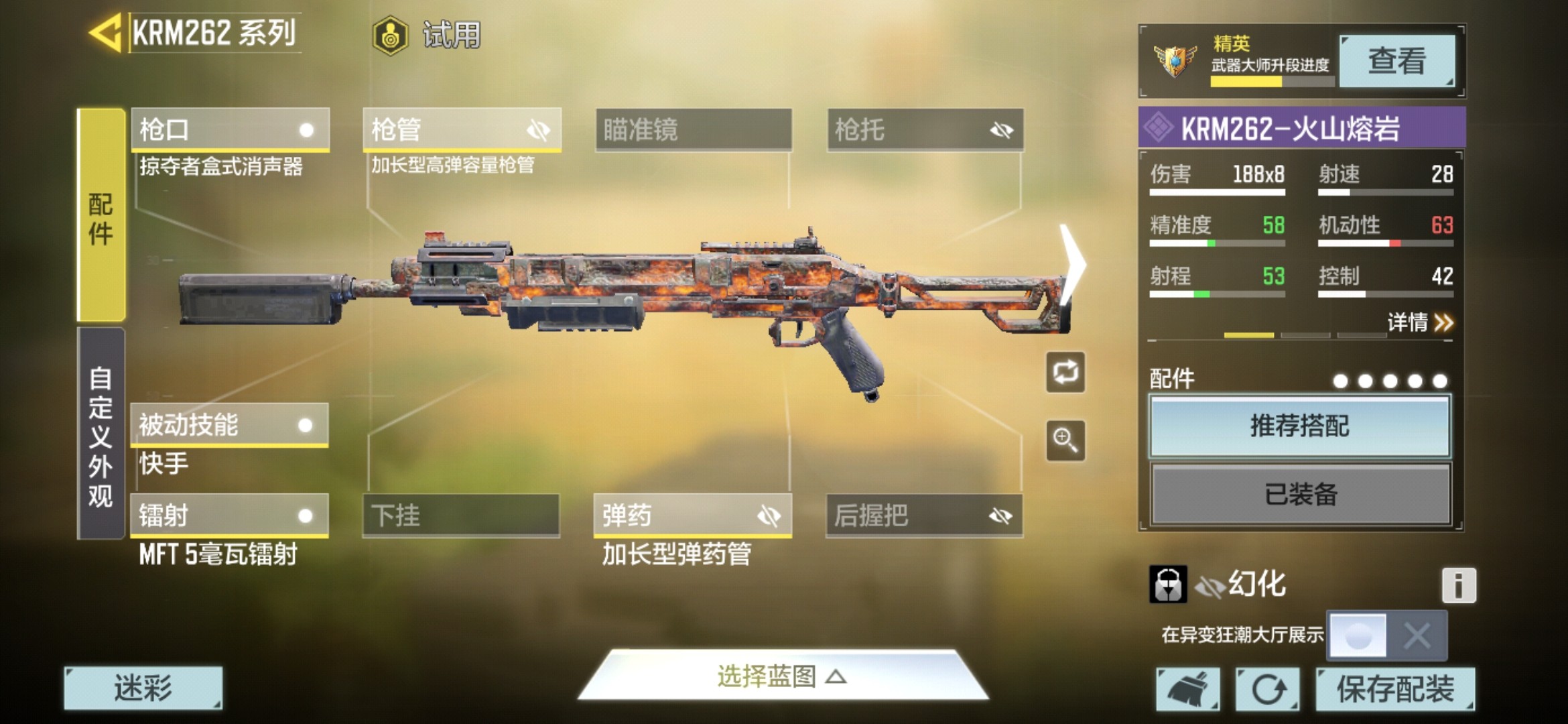The width and height of the screenshot is (1568, 724).
Task: Expand the 选择蓝图 blueprint selector
Action: [782, 676]
